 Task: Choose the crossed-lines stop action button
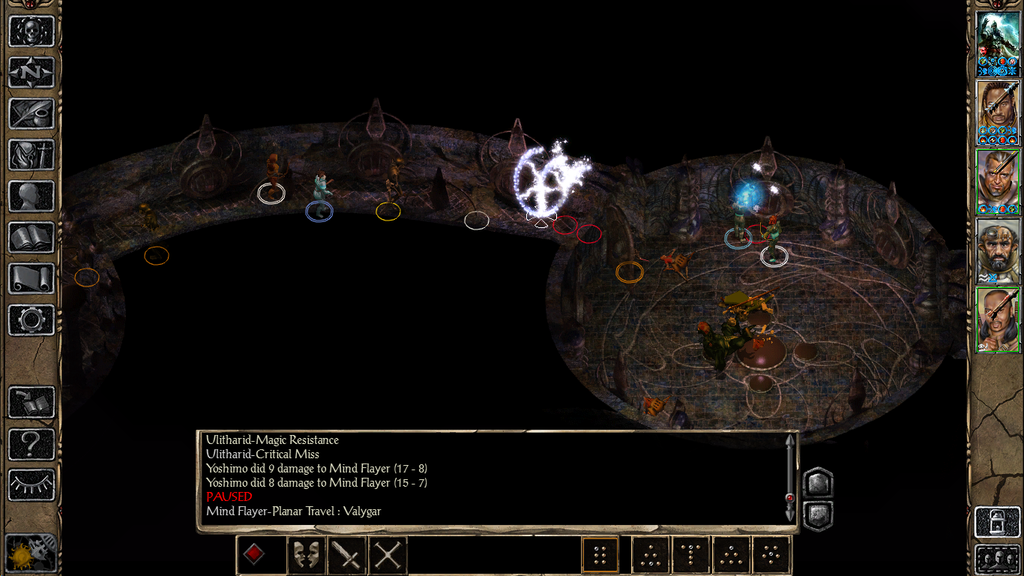tap(388, 555)
